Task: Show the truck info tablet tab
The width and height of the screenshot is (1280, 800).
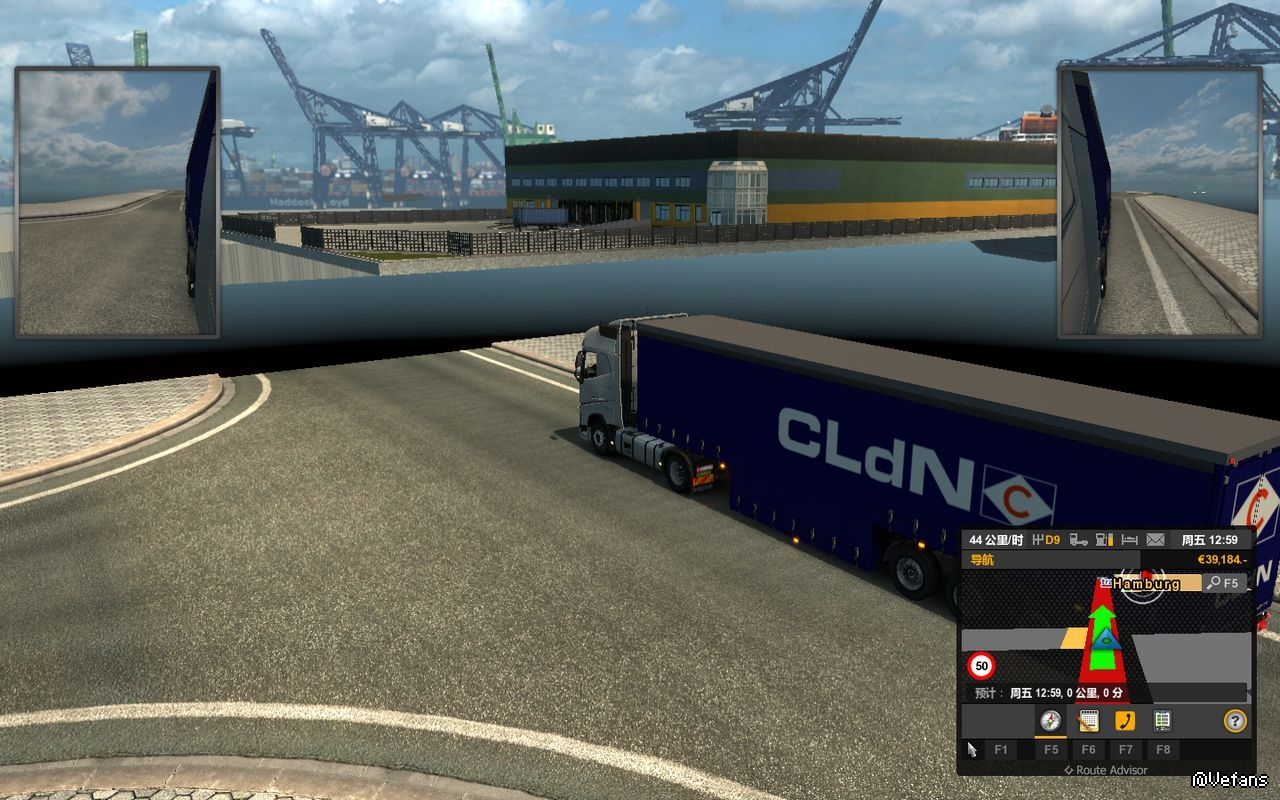Action: (x=1162, y=721)
